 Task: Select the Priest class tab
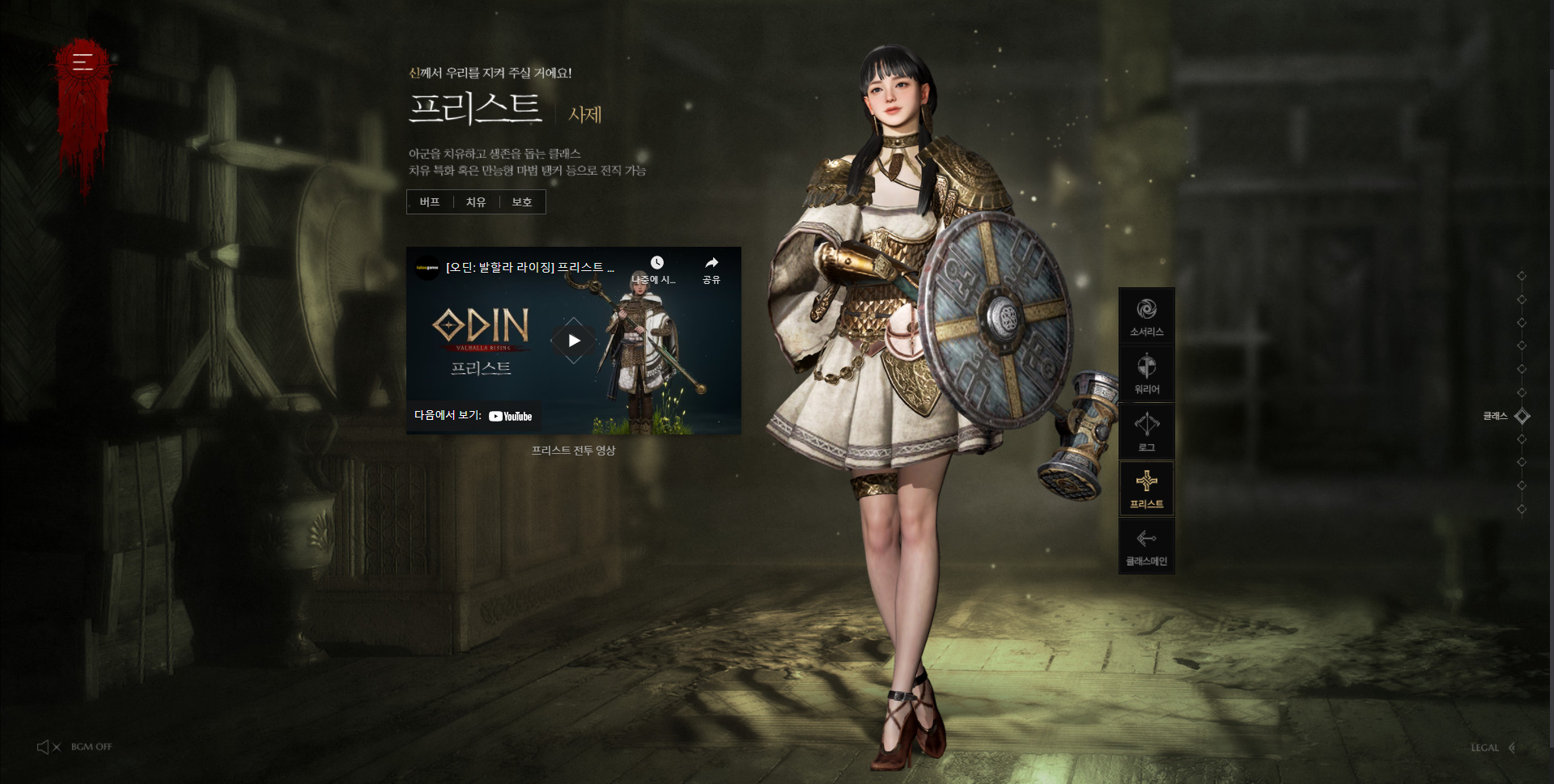(x=1146, y=489)
